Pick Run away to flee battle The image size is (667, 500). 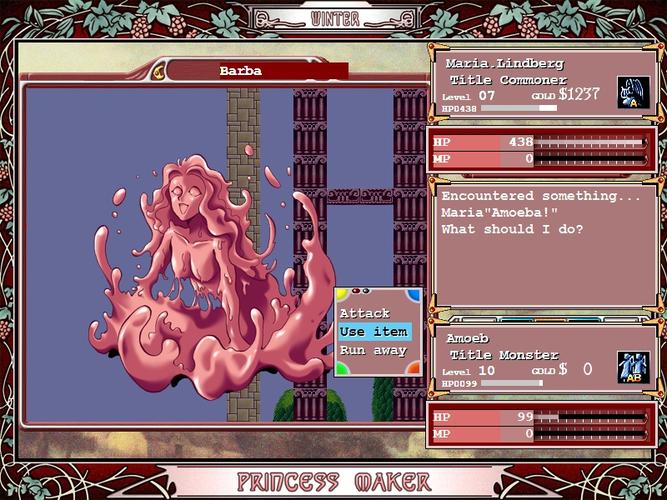pos(373,351)
